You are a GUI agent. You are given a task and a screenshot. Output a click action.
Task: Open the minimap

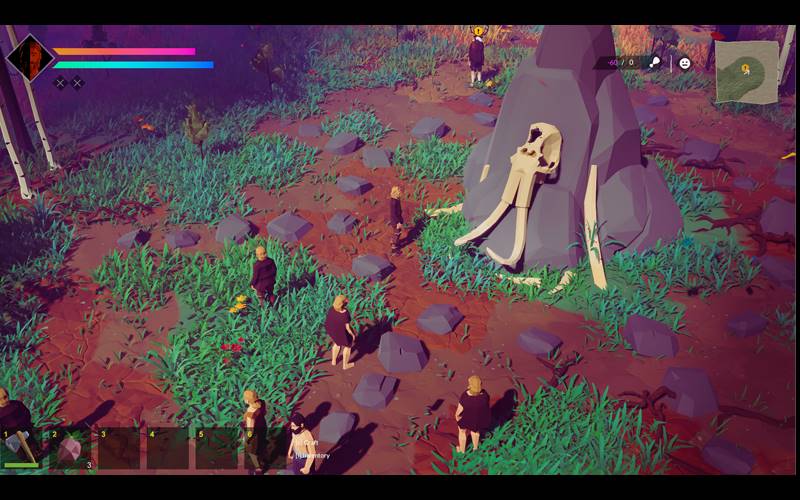pyautogui.click(x=746, y=71)
